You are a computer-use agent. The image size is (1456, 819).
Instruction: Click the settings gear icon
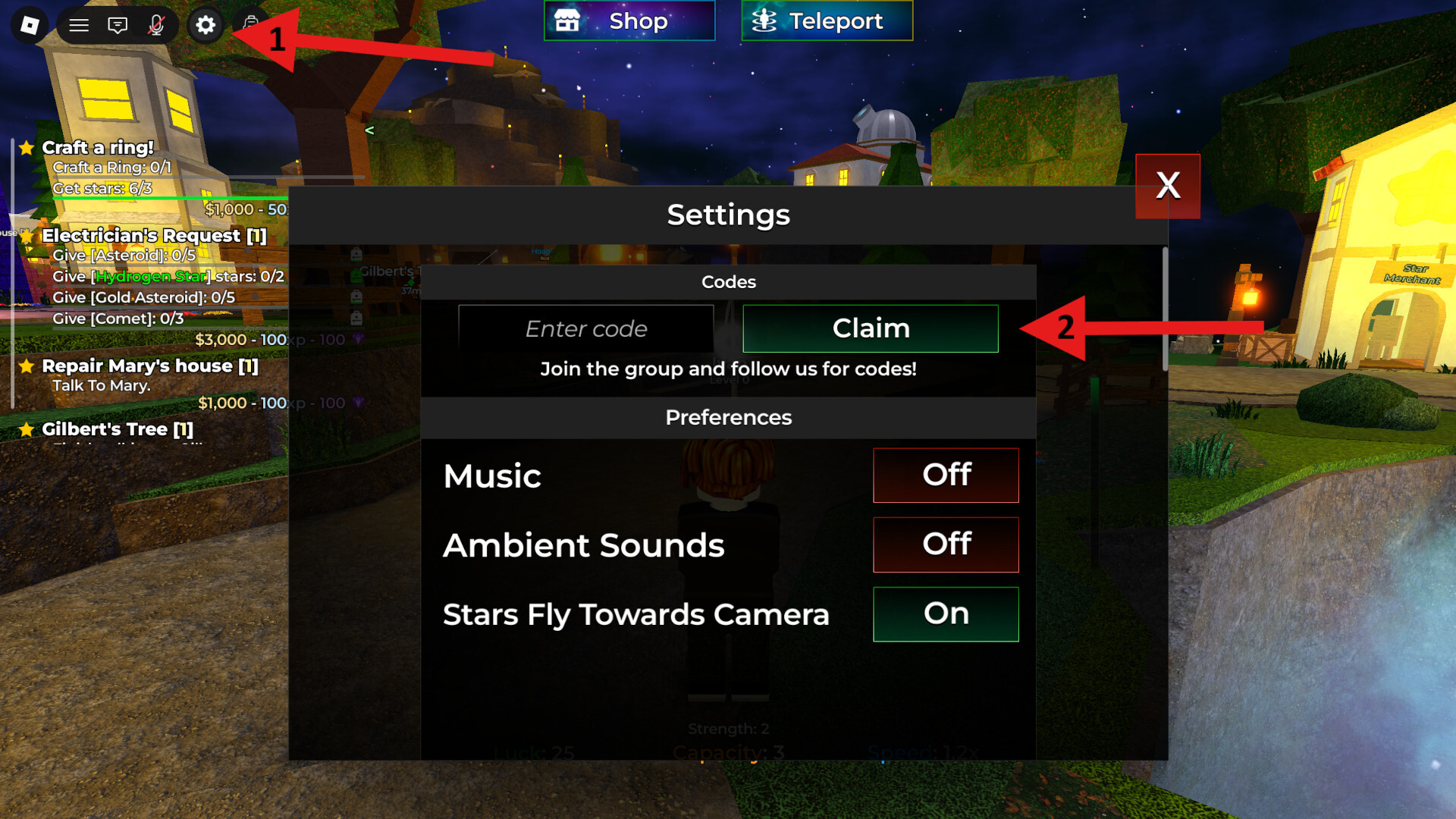click(204, 25)
